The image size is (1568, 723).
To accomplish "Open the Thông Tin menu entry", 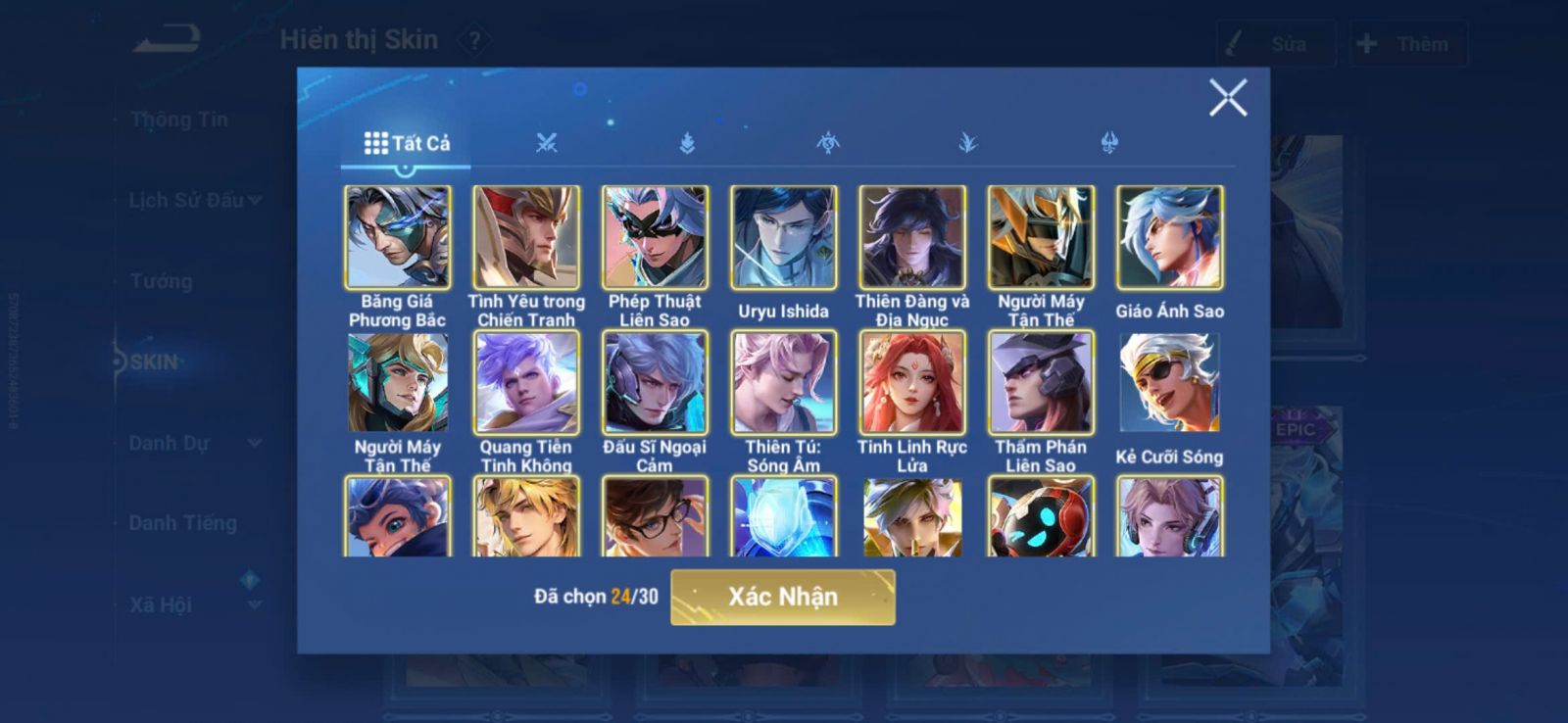I will tap(179, 120).
